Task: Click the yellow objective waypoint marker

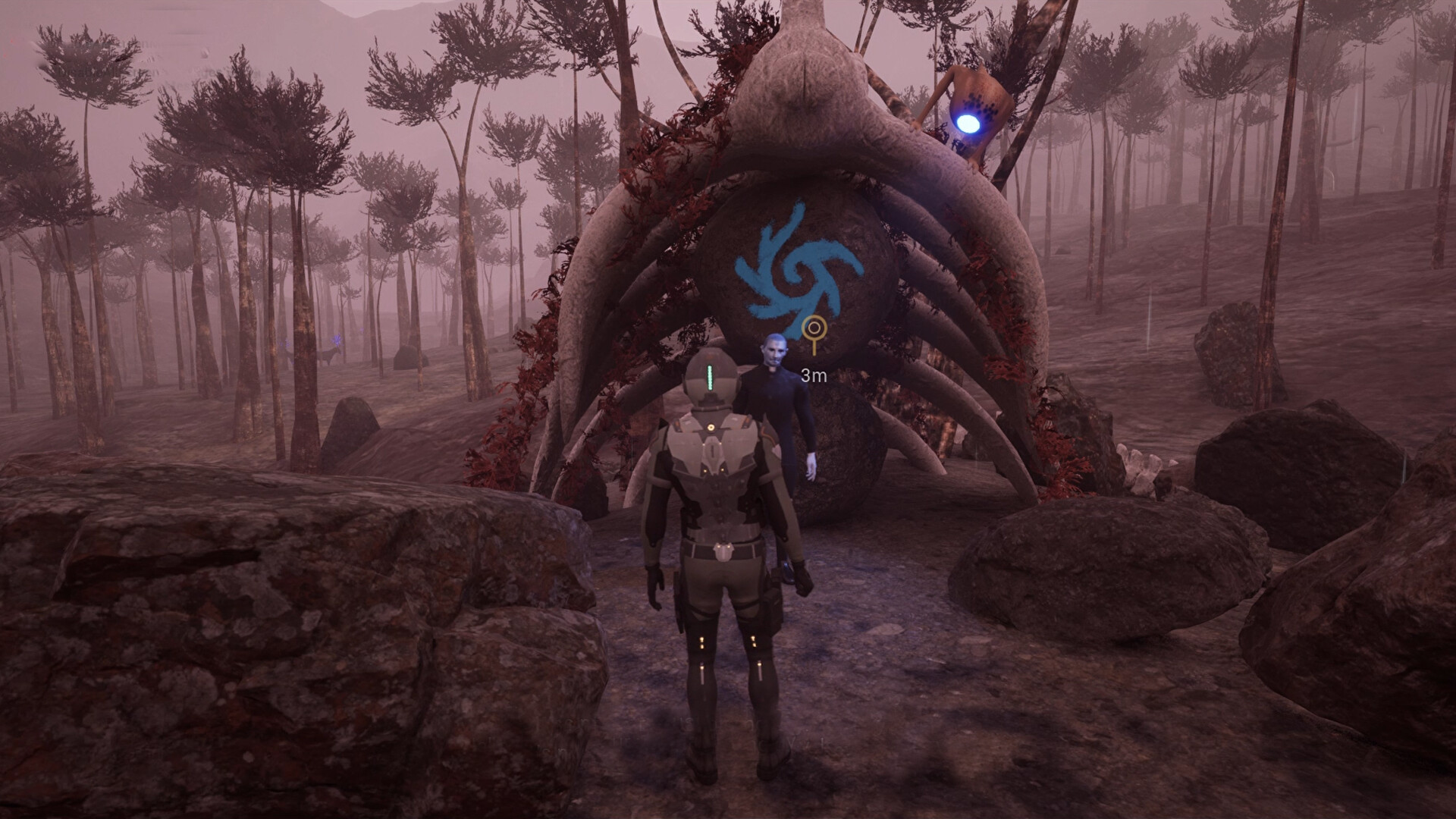Action: tap(814, 331)
